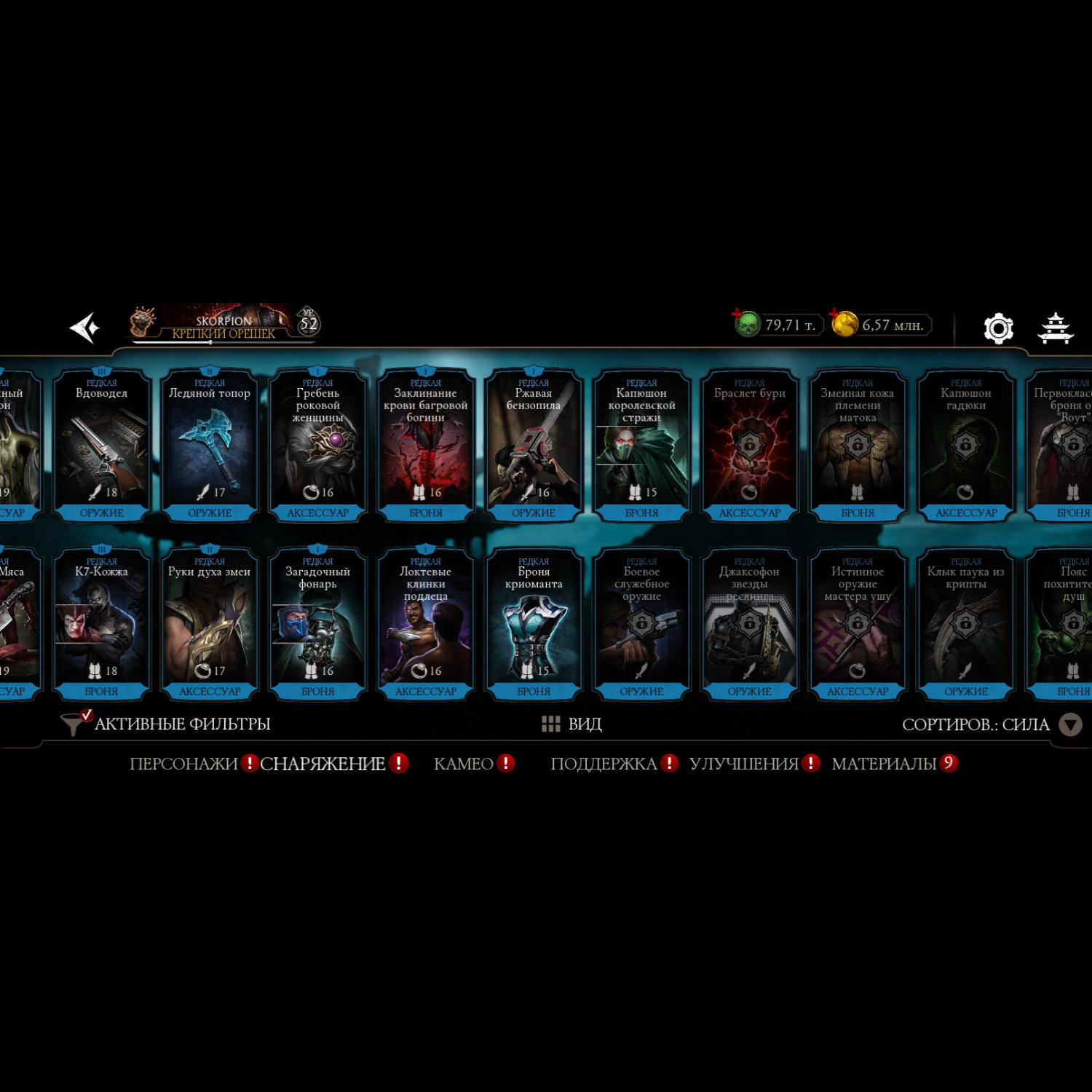Go back with the arrow button
This screenshot has width=1092, height=1092.
click(x=85, y=328)
